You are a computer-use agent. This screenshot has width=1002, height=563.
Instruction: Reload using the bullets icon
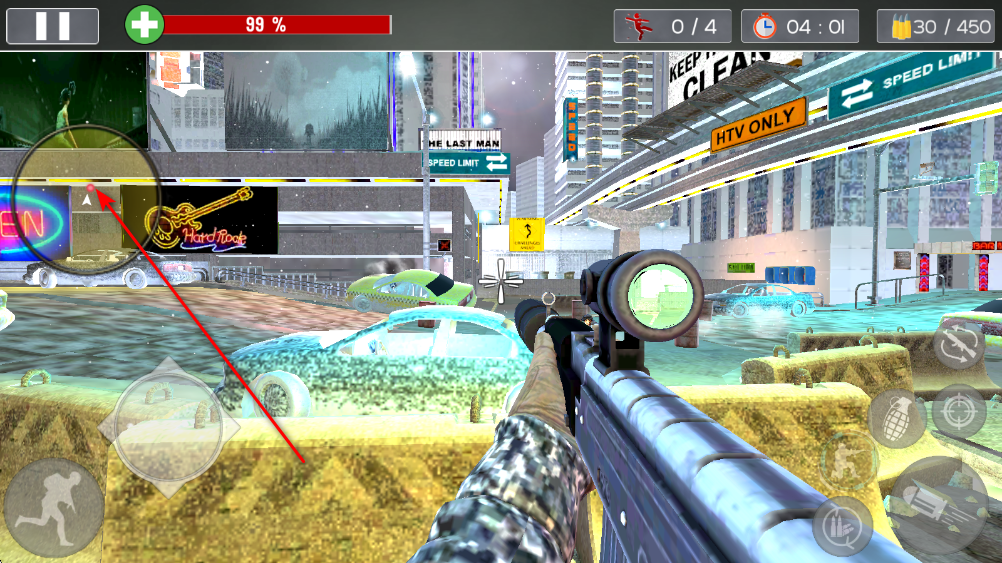[x=842, y=525]
